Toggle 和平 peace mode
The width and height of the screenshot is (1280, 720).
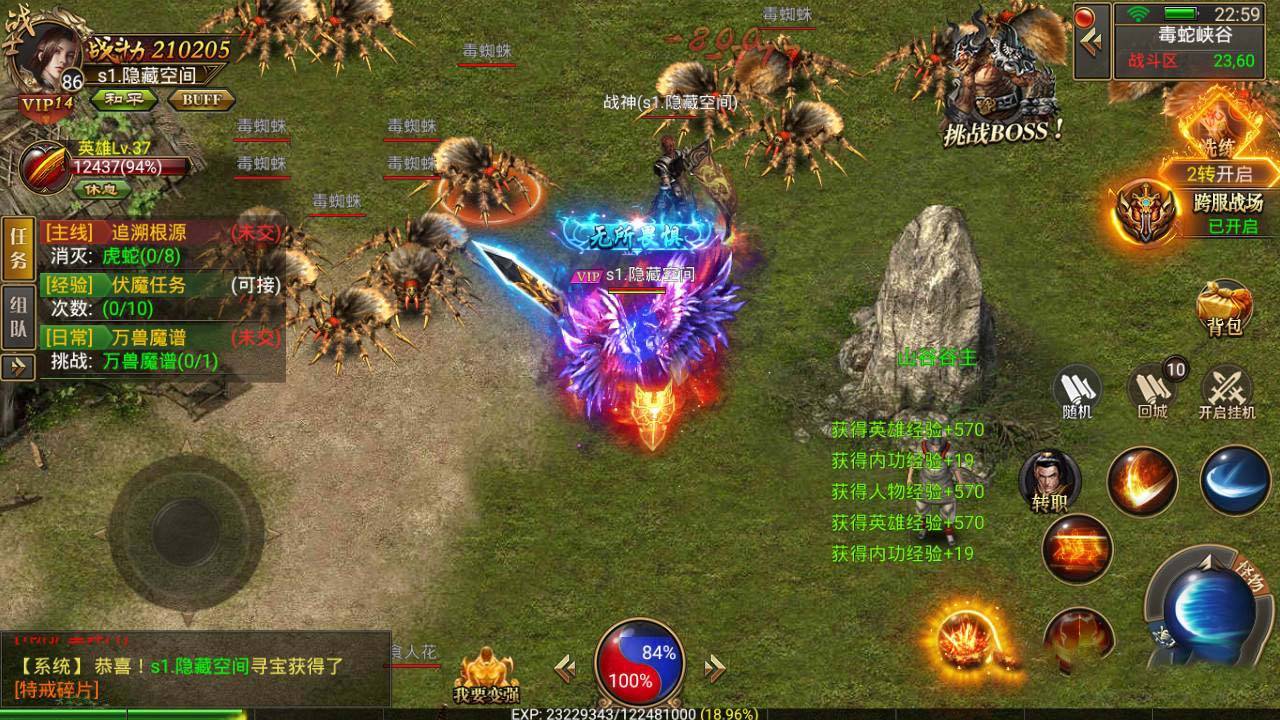coord(126,99)
